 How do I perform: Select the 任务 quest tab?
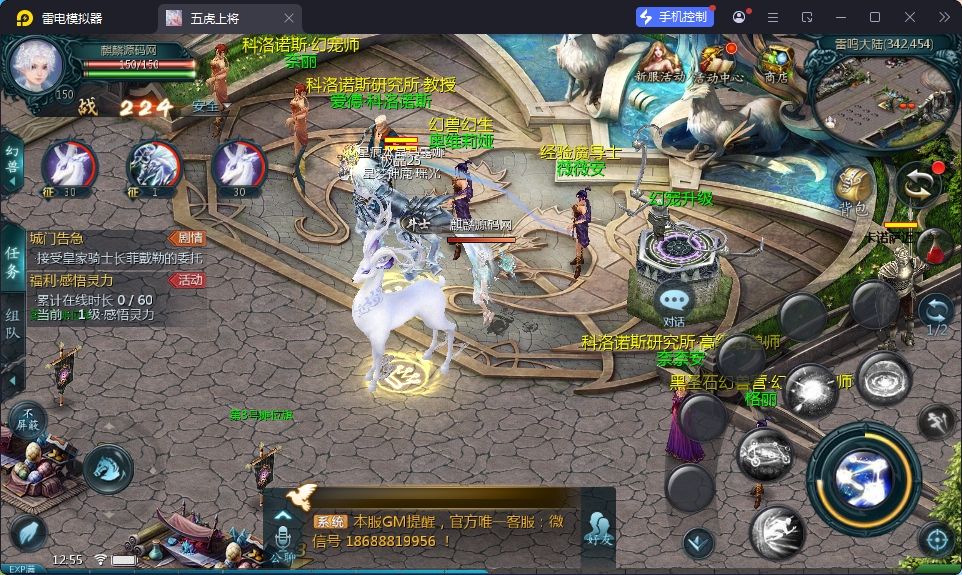point(12,262)
